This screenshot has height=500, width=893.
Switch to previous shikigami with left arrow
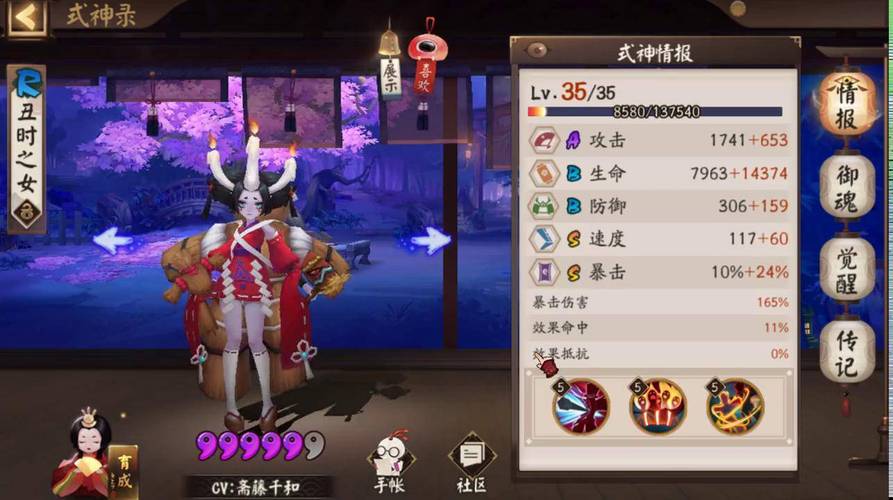click(112, 239)
